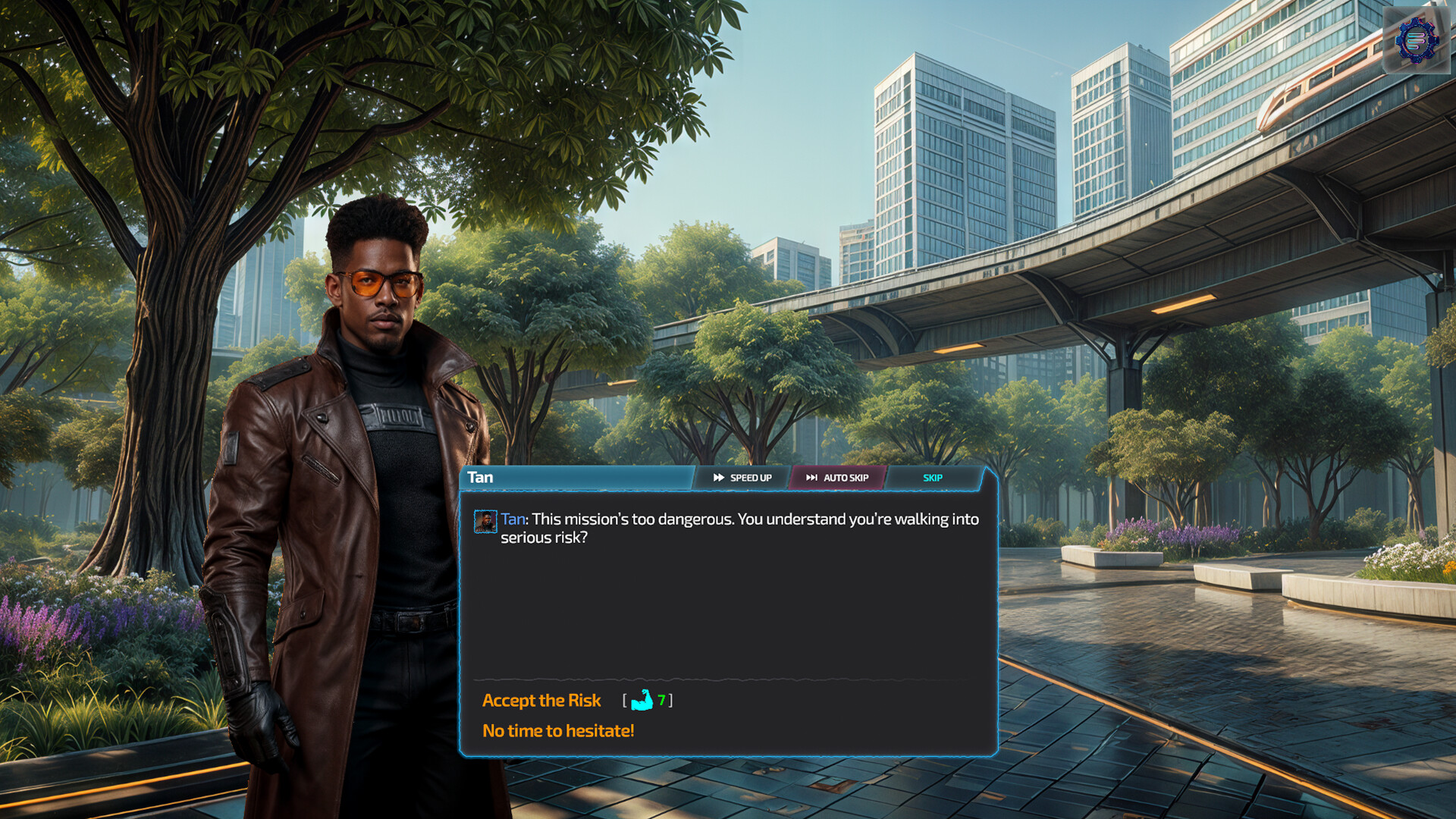Choose the 'Accept the Risk' option
The image size is (1456, 819).
[541, 701]
